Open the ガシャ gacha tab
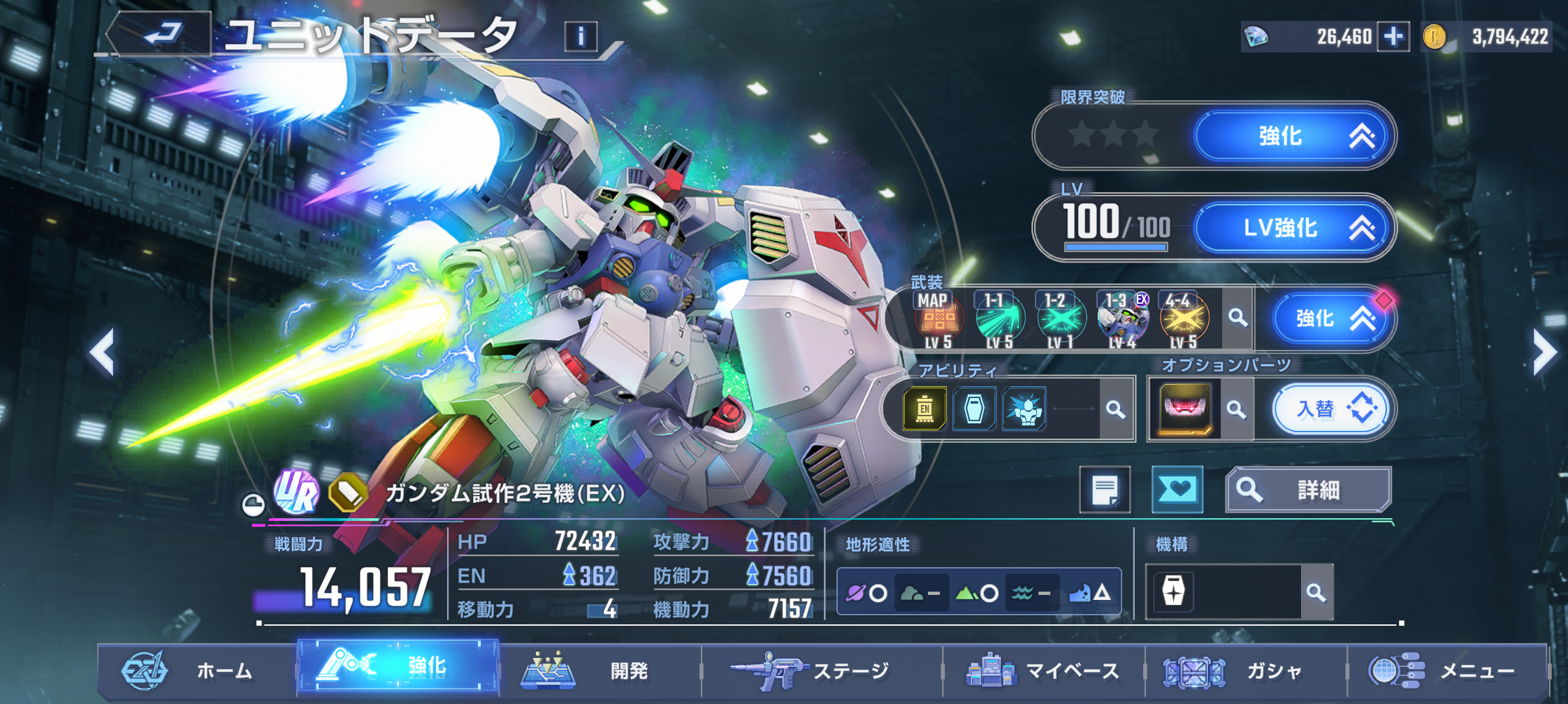The width and height of the screenshot is (1568, 704). [1245, 671]
